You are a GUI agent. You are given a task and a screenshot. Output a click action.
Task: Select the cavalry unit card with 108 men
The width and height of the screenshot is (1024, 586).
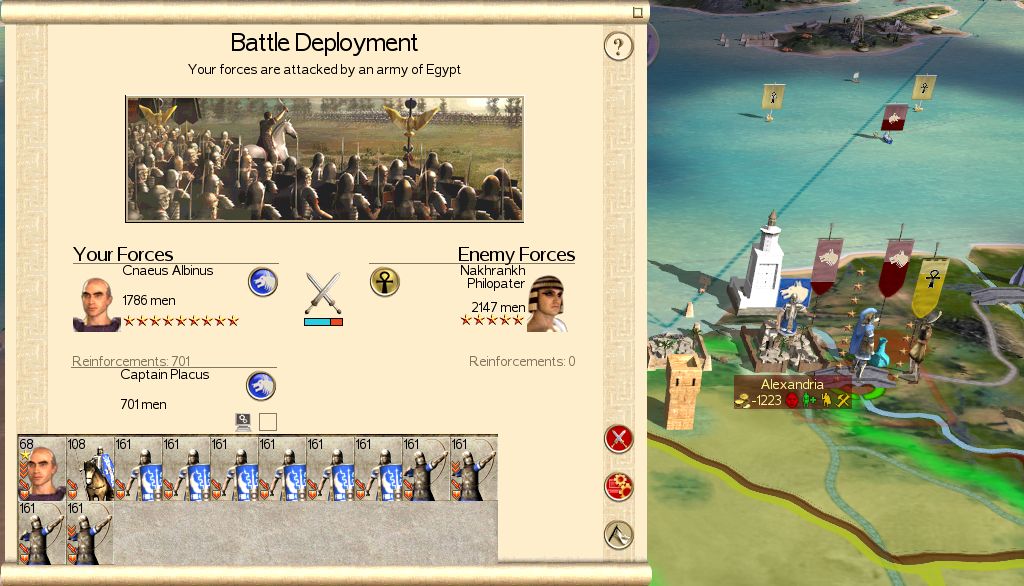[90, 468]
